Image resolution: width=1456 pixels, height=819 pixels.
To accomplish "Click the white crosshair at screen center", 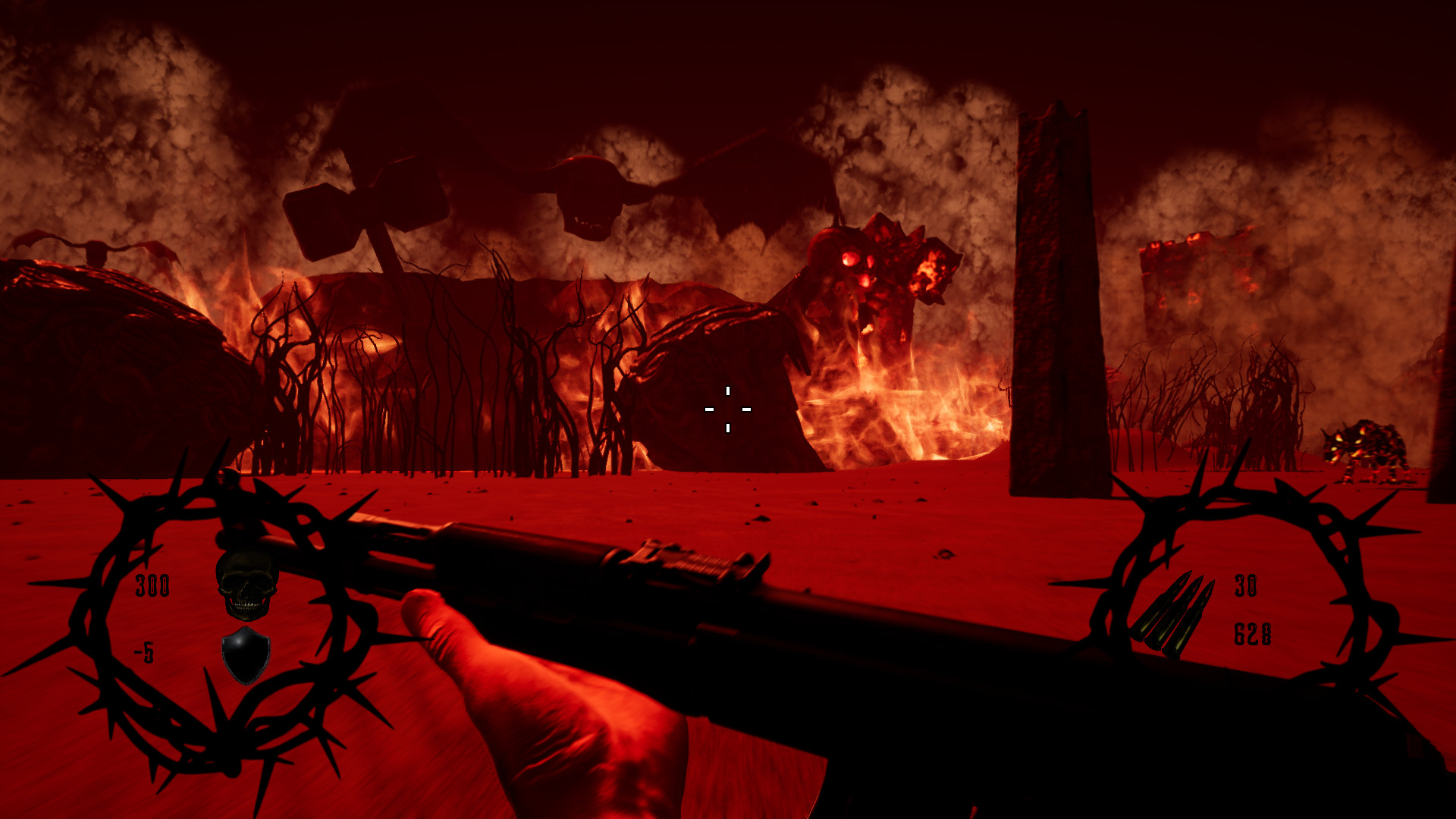I will click(728, 409).
